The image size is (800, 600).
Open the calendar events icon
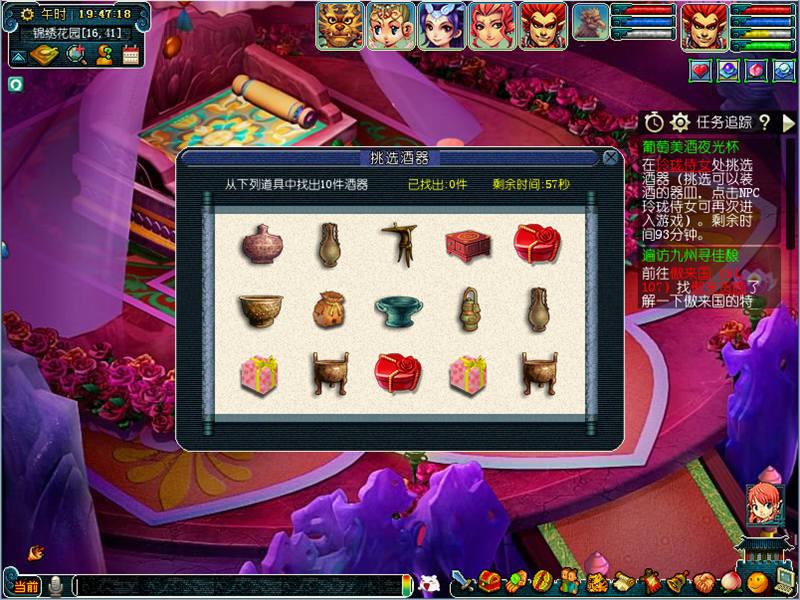click(130, 56)
